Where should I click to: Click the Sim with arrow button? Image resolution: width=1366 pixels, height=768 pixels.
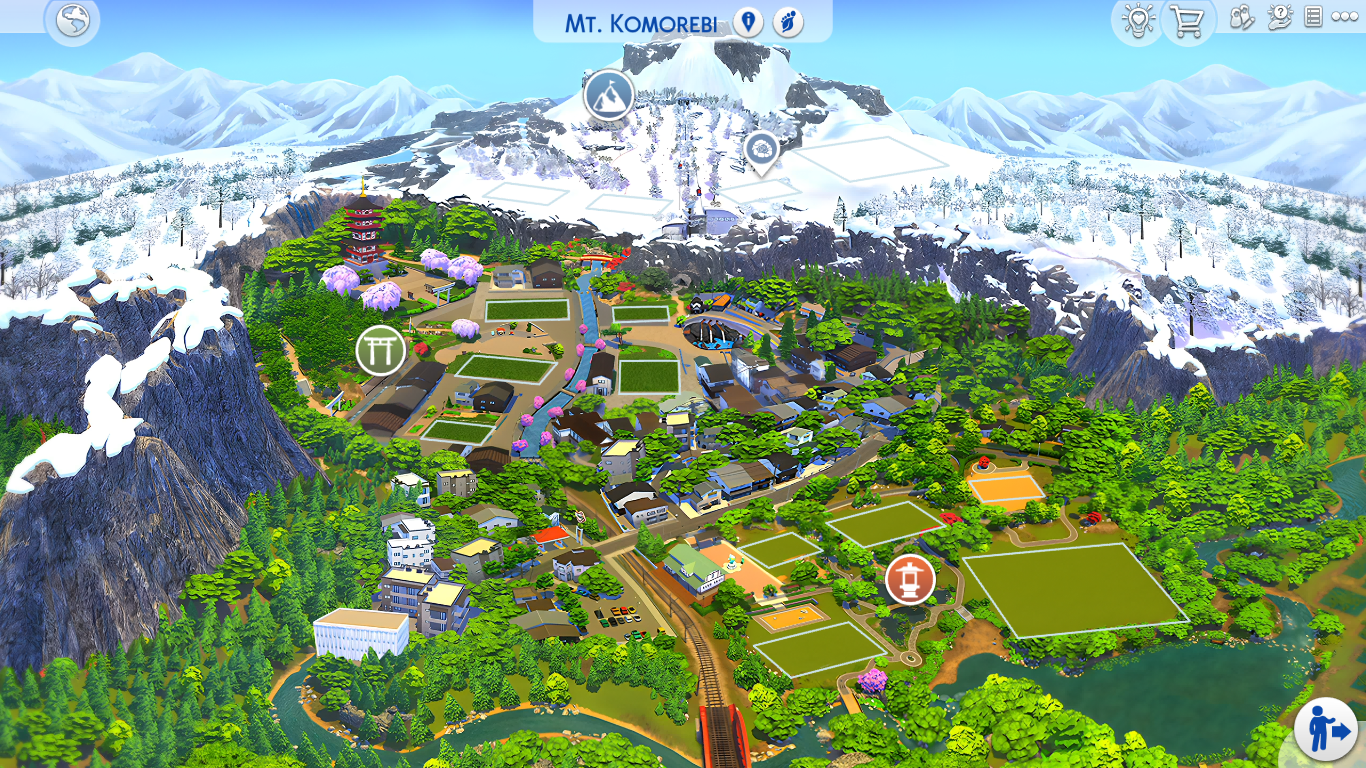pyautogui.click(x=1326, y=731)
